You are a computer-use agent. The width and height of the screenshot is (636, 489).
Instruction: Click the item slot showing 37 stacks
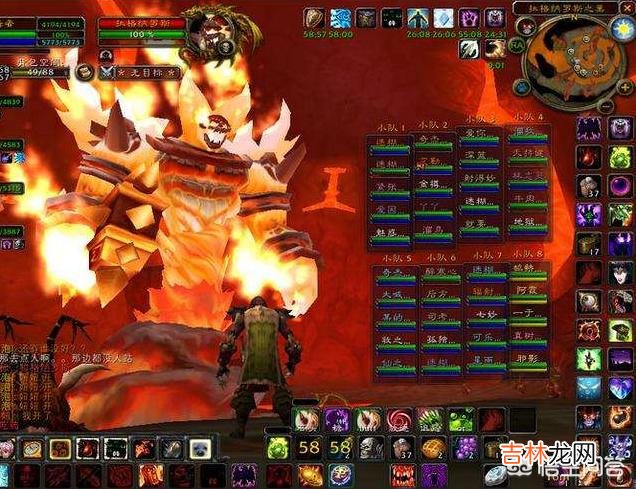pyautogui.click(x=590, y=185)
